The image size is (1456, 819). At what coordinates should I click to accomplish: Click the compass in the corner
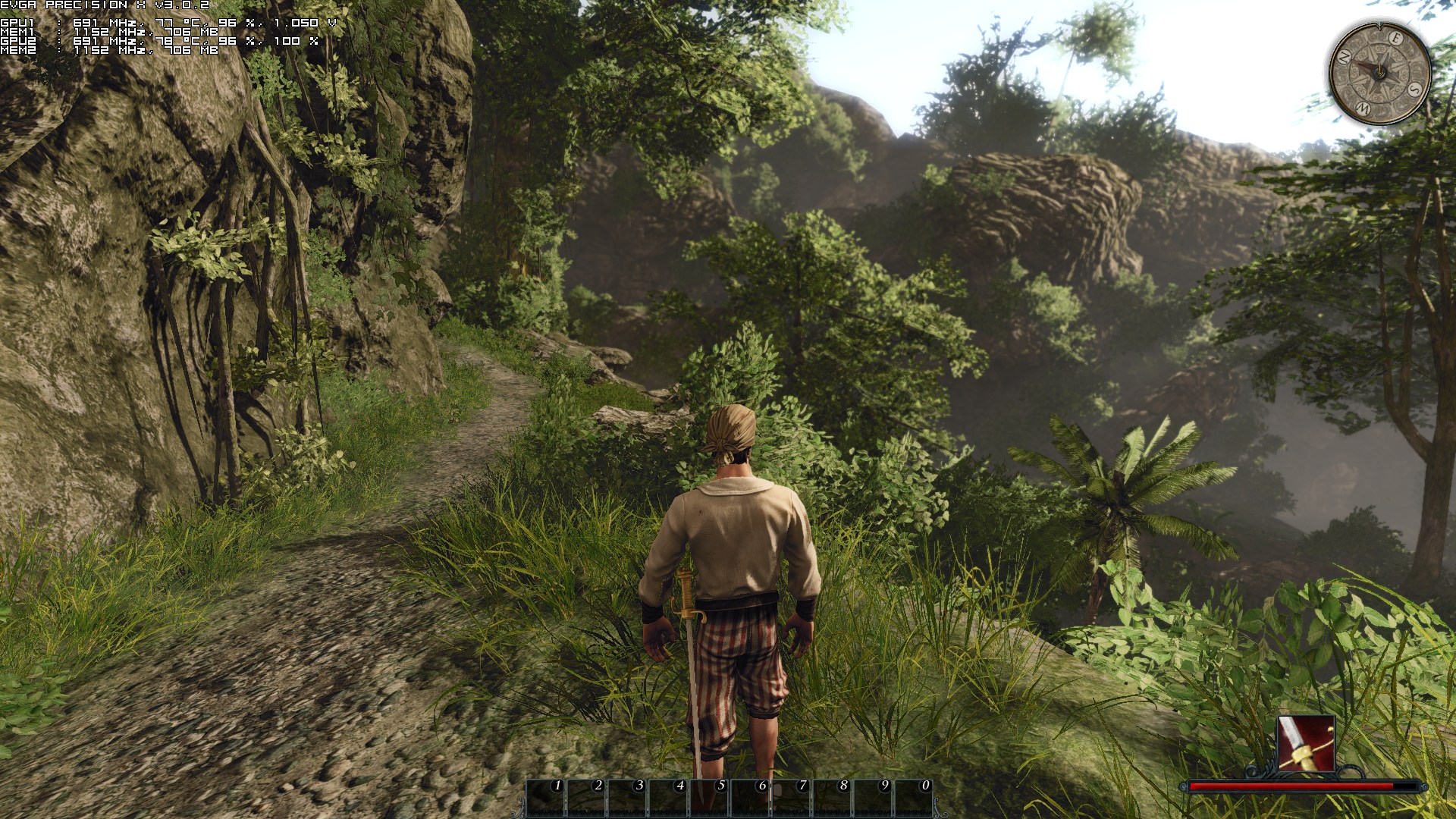1380,73
